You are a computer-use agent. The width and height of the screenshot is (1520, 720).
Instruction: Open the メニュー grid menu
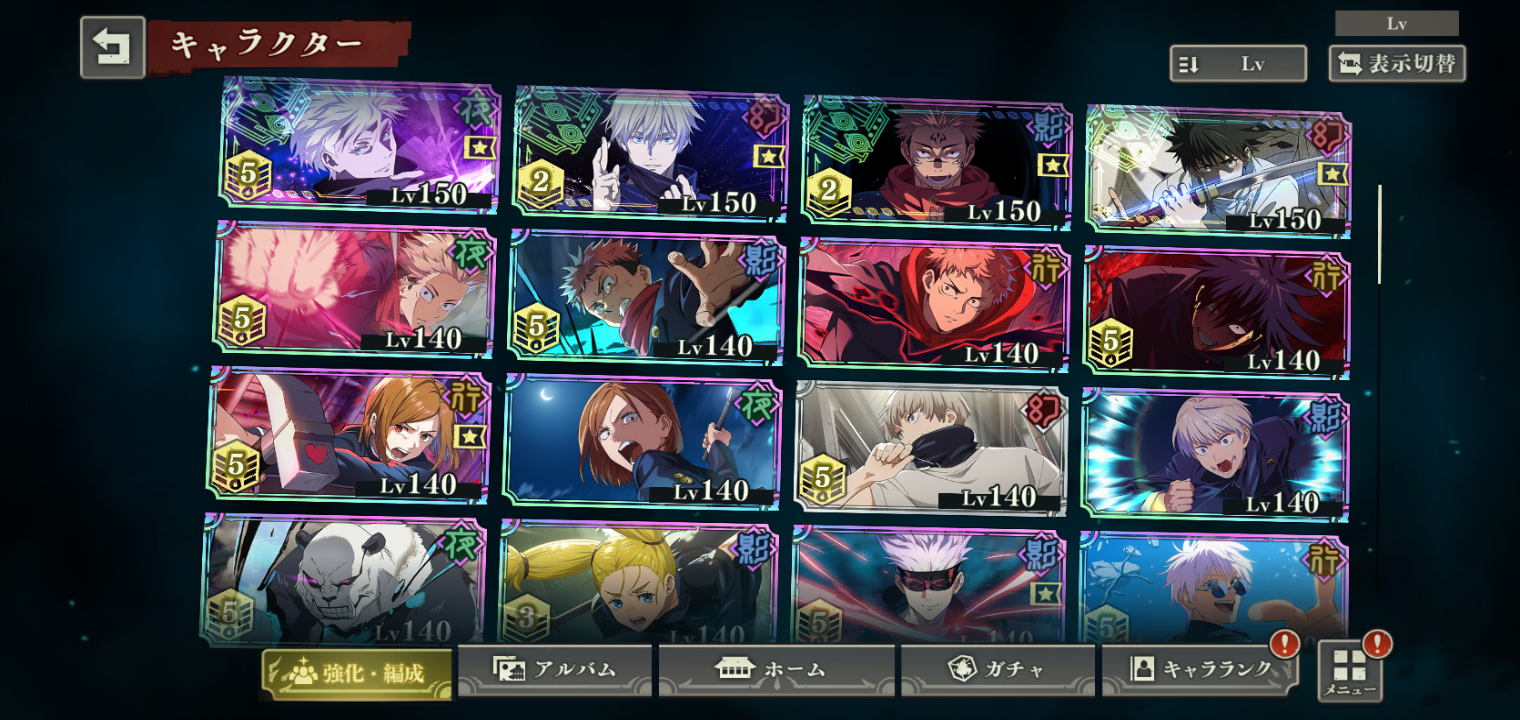(1350, 670)
